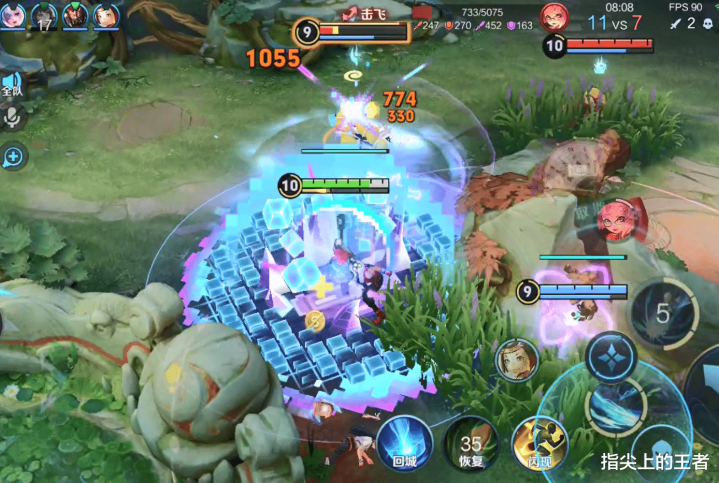Screen dimensions: 719x483
Task: Select the pink-haired teammate portrait
Action: pos(11,15)
